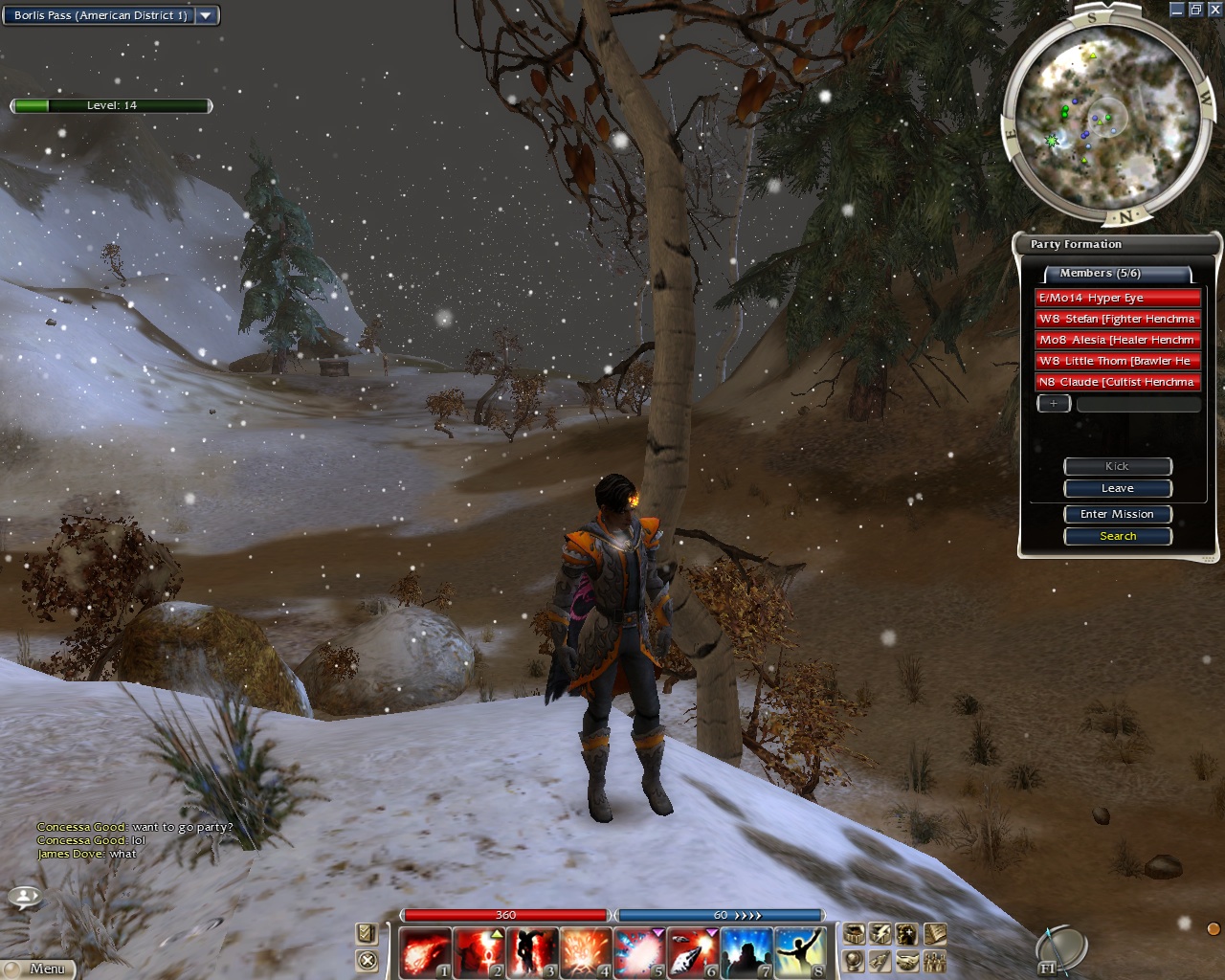Use the raised-arms figure skill in slot 8
This screenshot has height=980, width=1225.
coord(800,953)
